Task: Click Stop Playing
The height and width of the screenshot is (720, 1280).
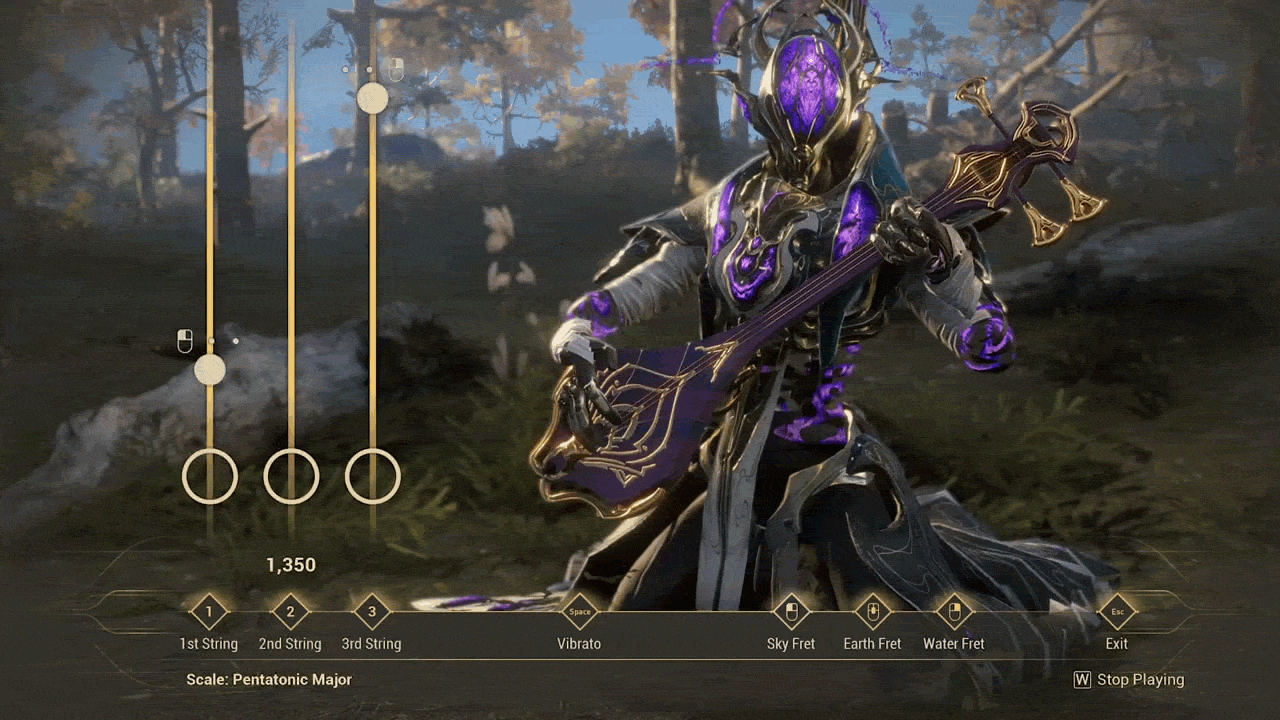Action: pos(1129,680)
